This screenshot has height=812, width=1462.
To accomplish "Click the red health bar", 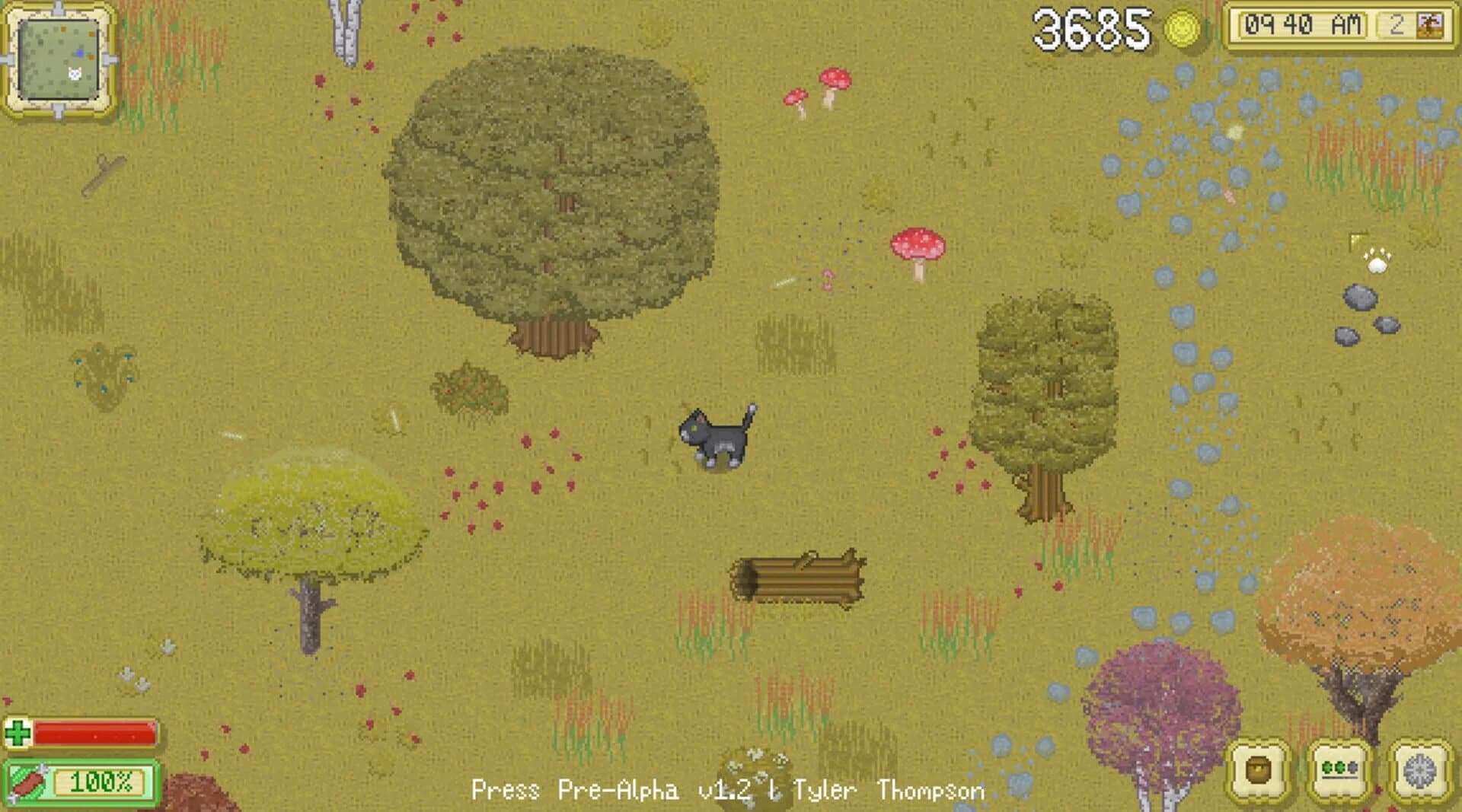I will tap(95, 733).
